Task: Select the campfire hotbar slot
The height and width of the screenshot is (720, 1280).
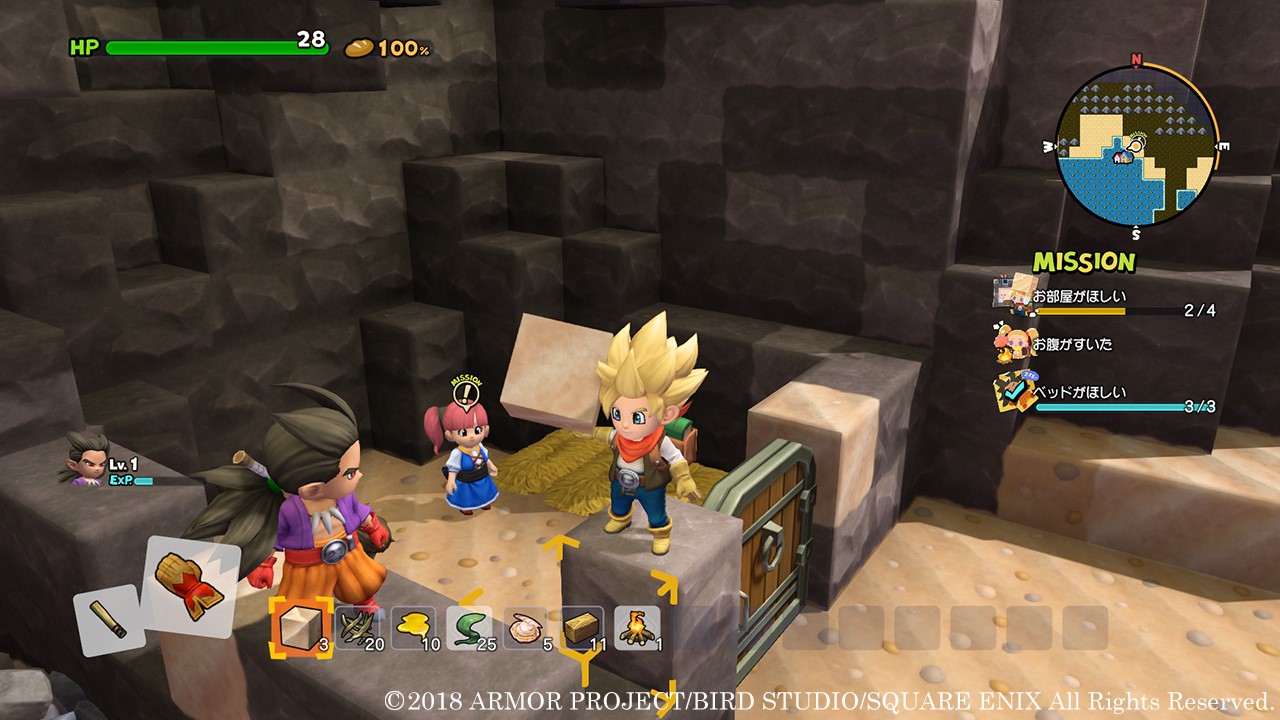Action: click(x=637, y=627)
